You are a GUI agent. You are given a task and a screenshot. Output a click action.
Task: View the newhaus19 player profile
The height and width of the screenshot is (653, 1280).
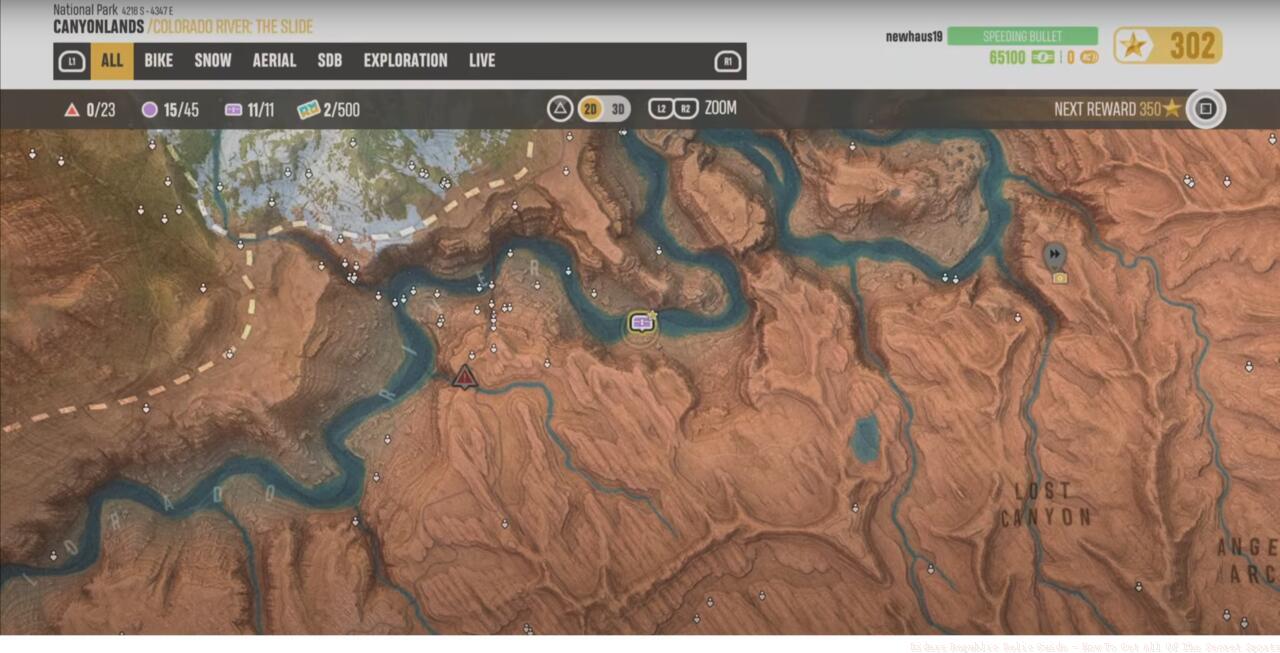click(912, 37)
